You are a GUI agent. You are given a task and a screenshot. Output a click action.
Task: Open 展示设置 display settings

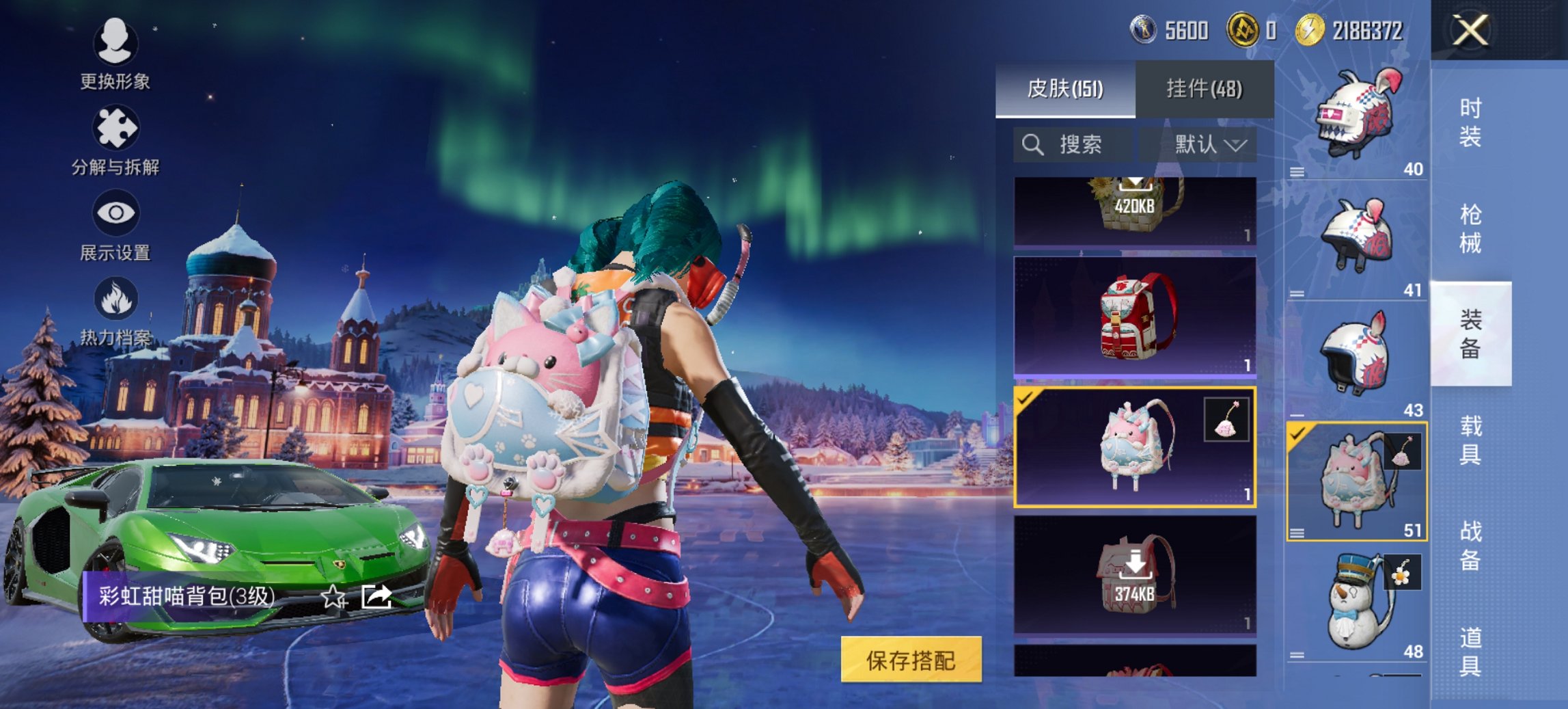point(116,222)
